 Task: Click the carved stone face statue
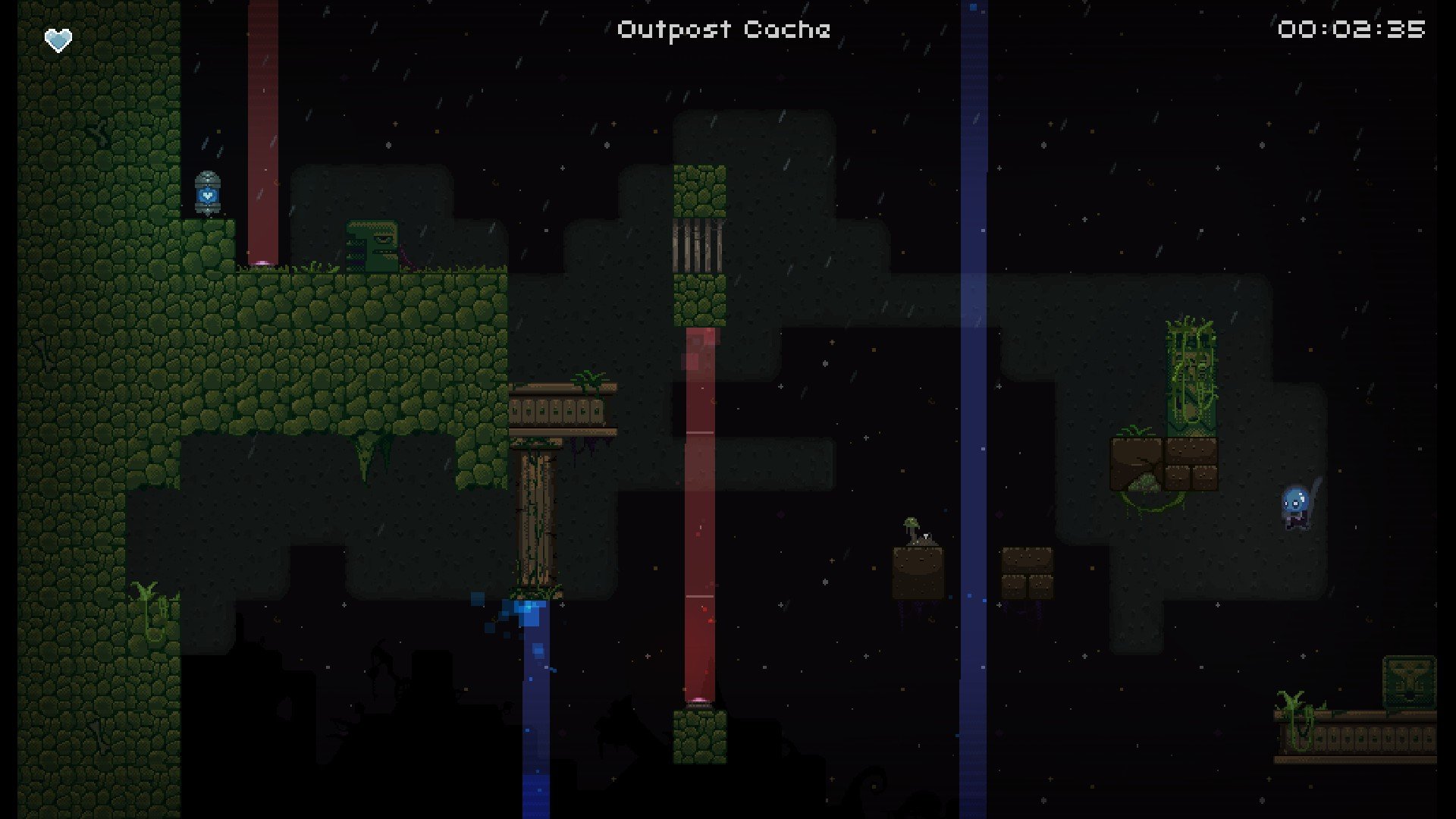372,246
